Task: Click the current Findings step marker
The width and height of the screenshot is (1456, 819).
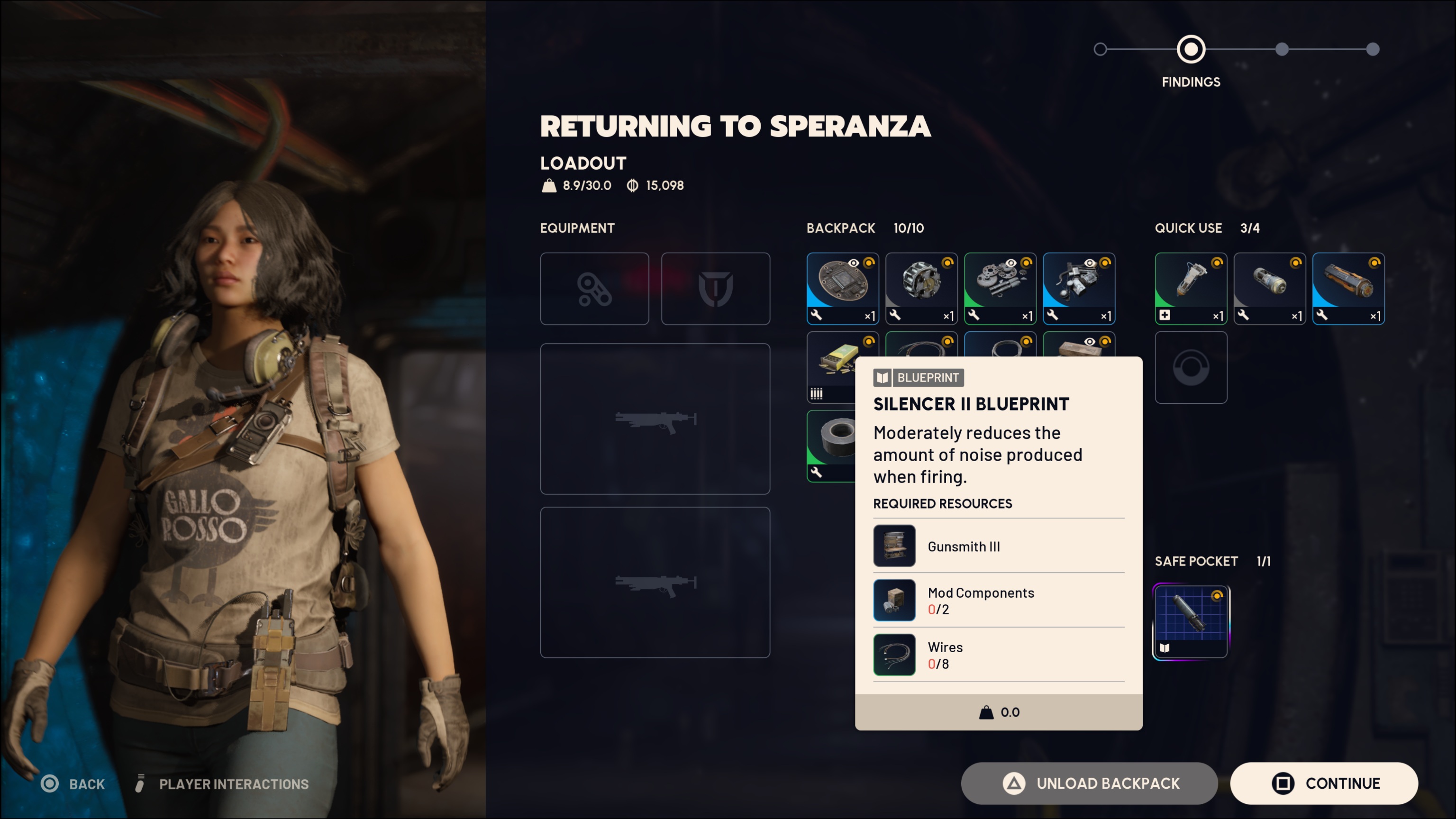Action: (1191, 50)
